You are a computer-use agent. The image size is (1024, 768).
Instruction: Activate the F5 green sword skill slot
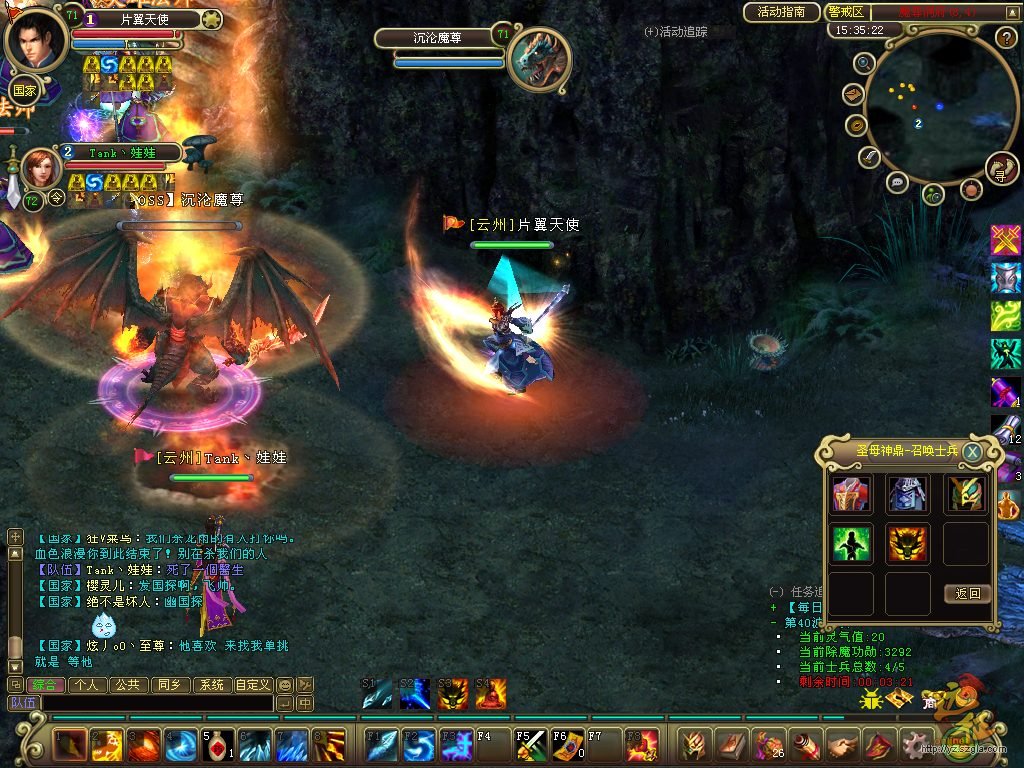click(530, 746)
